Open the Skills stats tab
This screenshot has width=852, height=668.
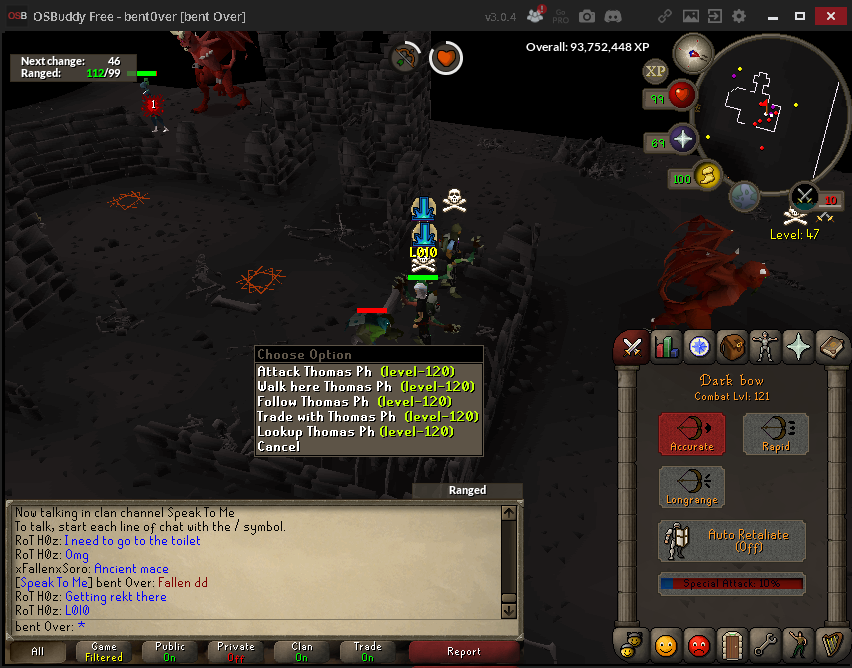point(666,346)
